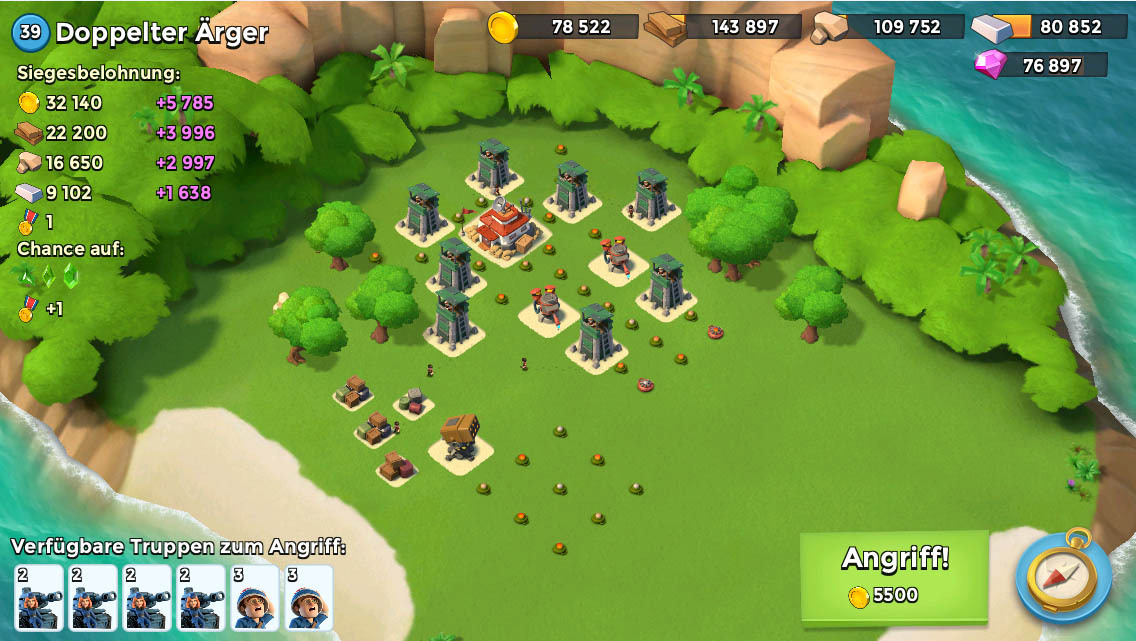Screen dimensions: 1136x641
Task: Return to the map via the compass button
Action: tap(1062, 577)
